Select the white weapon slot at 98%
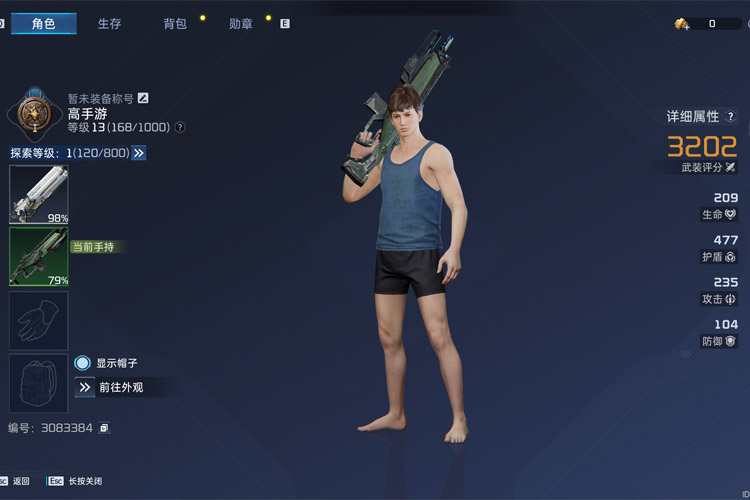Screen dimensions: 750x500 tap(39, 194)
